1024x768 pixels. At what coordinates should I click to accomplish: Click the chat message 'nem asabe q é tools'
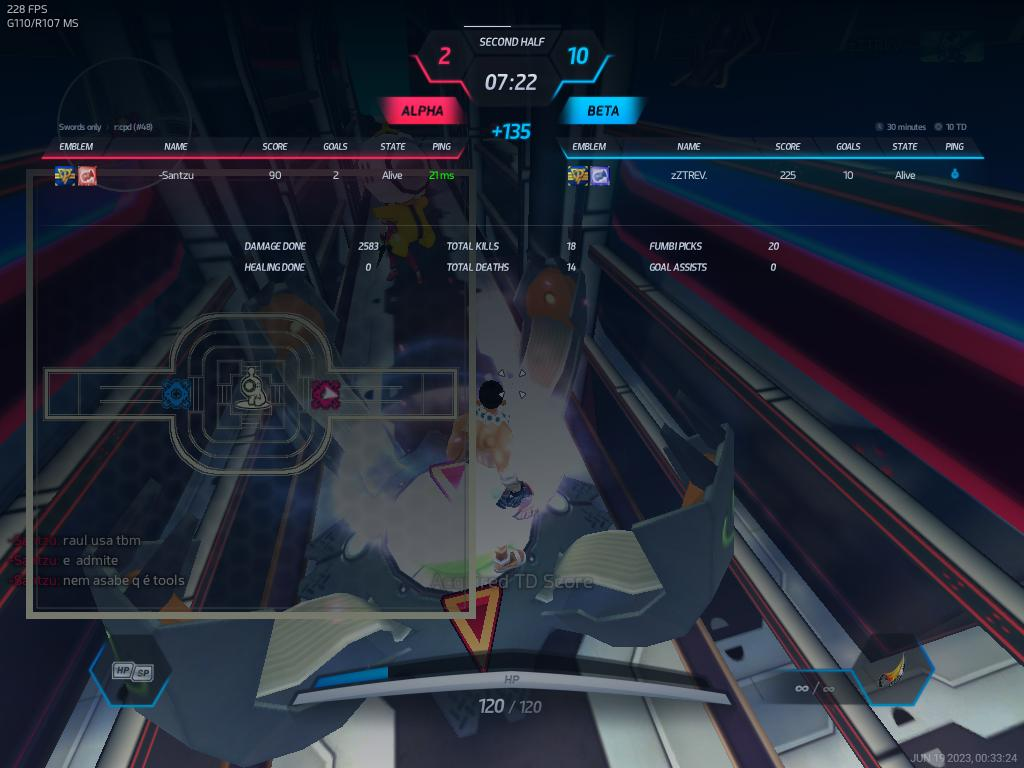tap(123, 581)
